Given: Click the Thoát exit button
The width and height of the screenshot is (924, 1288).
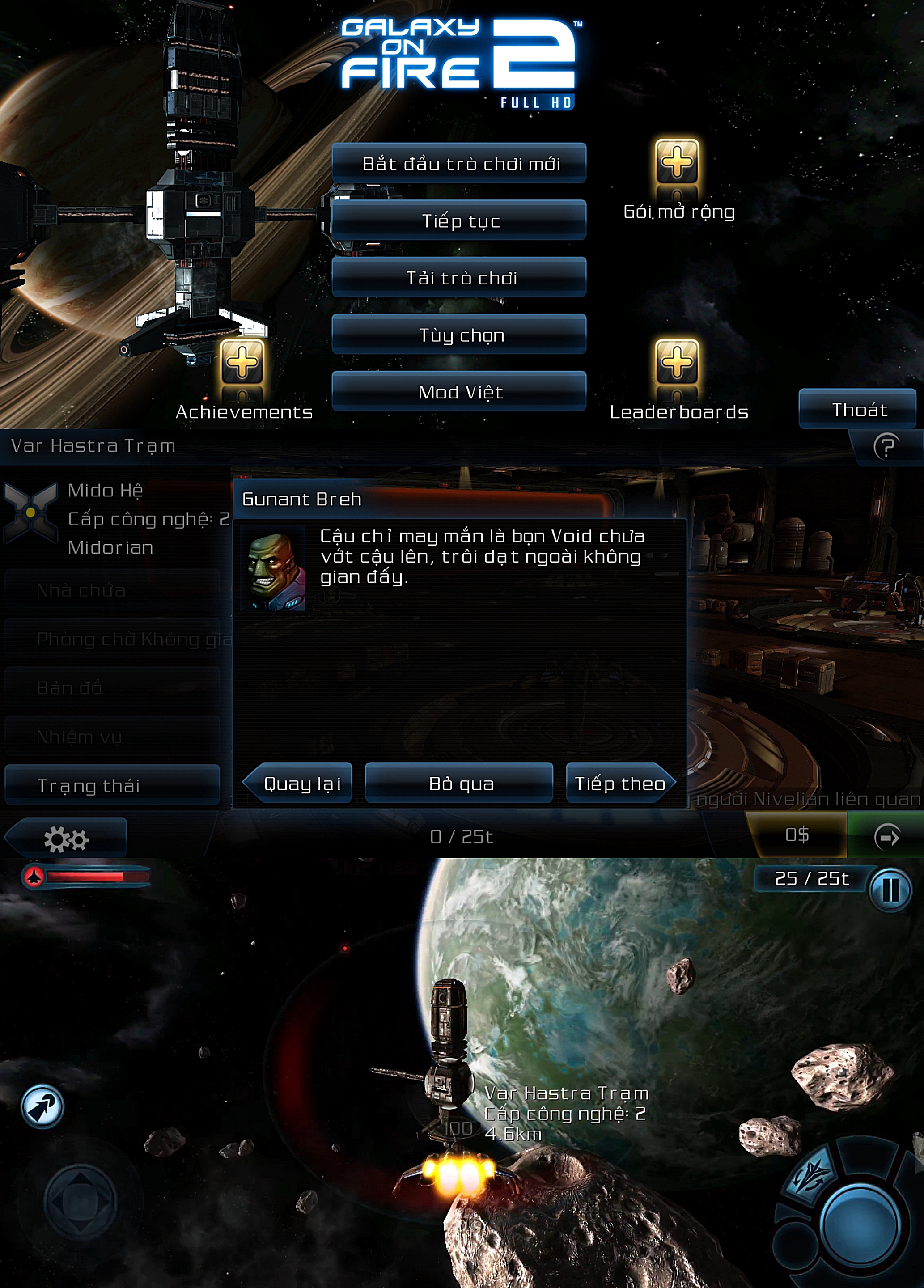Looking at the screenshot, I should coord(857,409).
